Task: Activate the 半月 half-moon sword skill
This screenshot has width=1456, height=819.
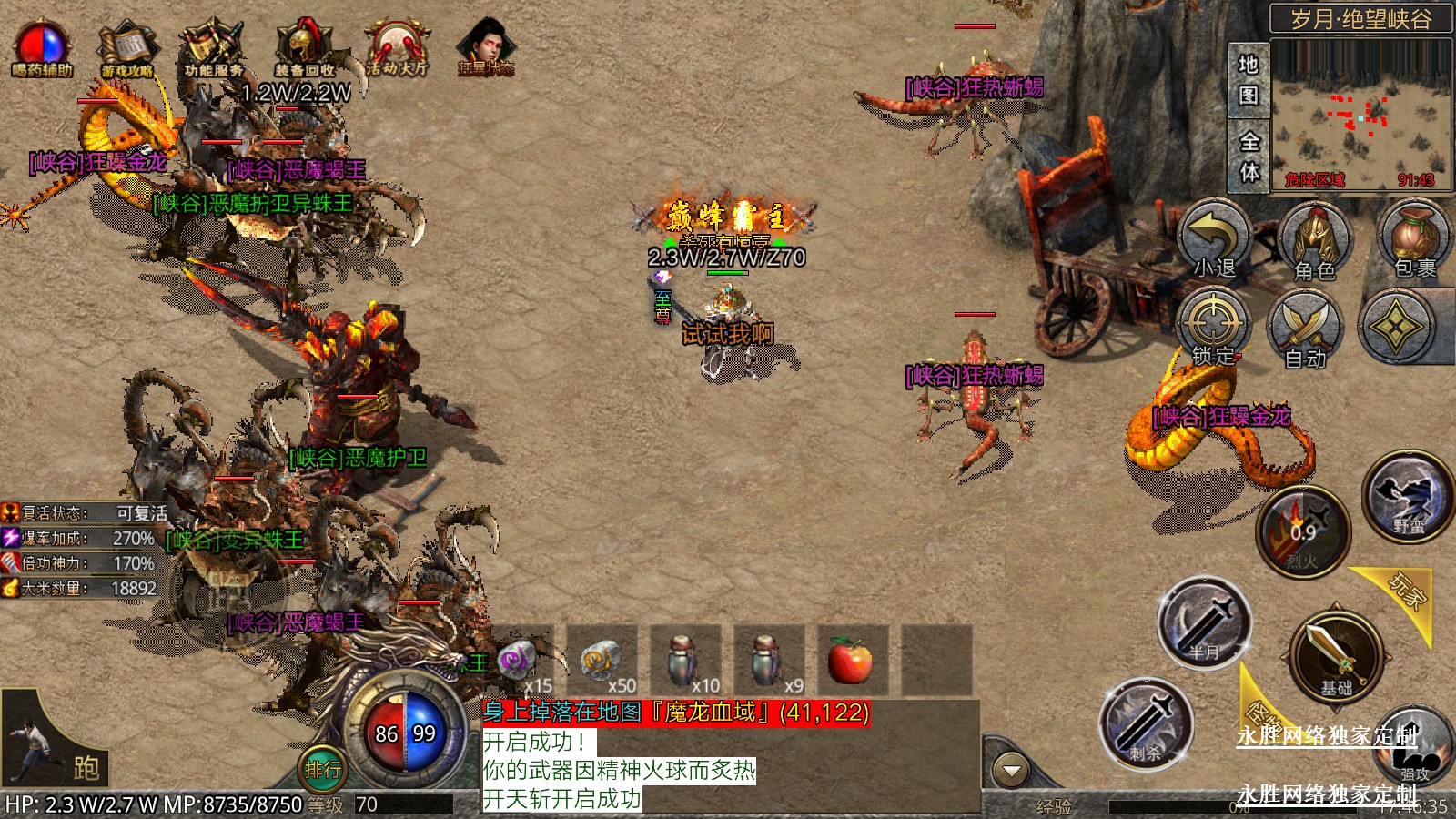Action: [x=1205, y=623]
